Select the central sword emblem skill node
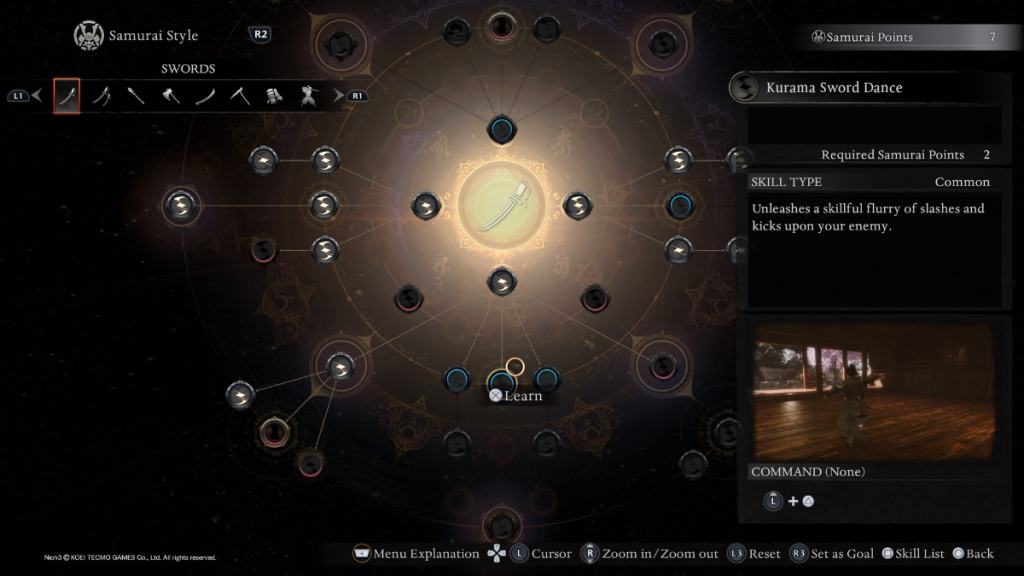 502,205
